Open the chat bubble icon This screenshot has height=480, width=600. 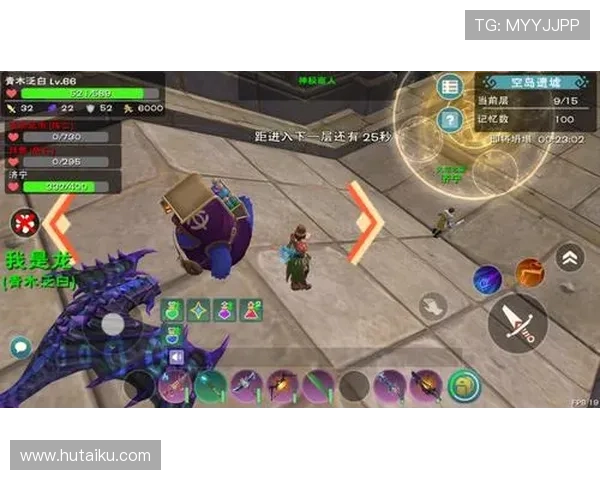[20, 347]
